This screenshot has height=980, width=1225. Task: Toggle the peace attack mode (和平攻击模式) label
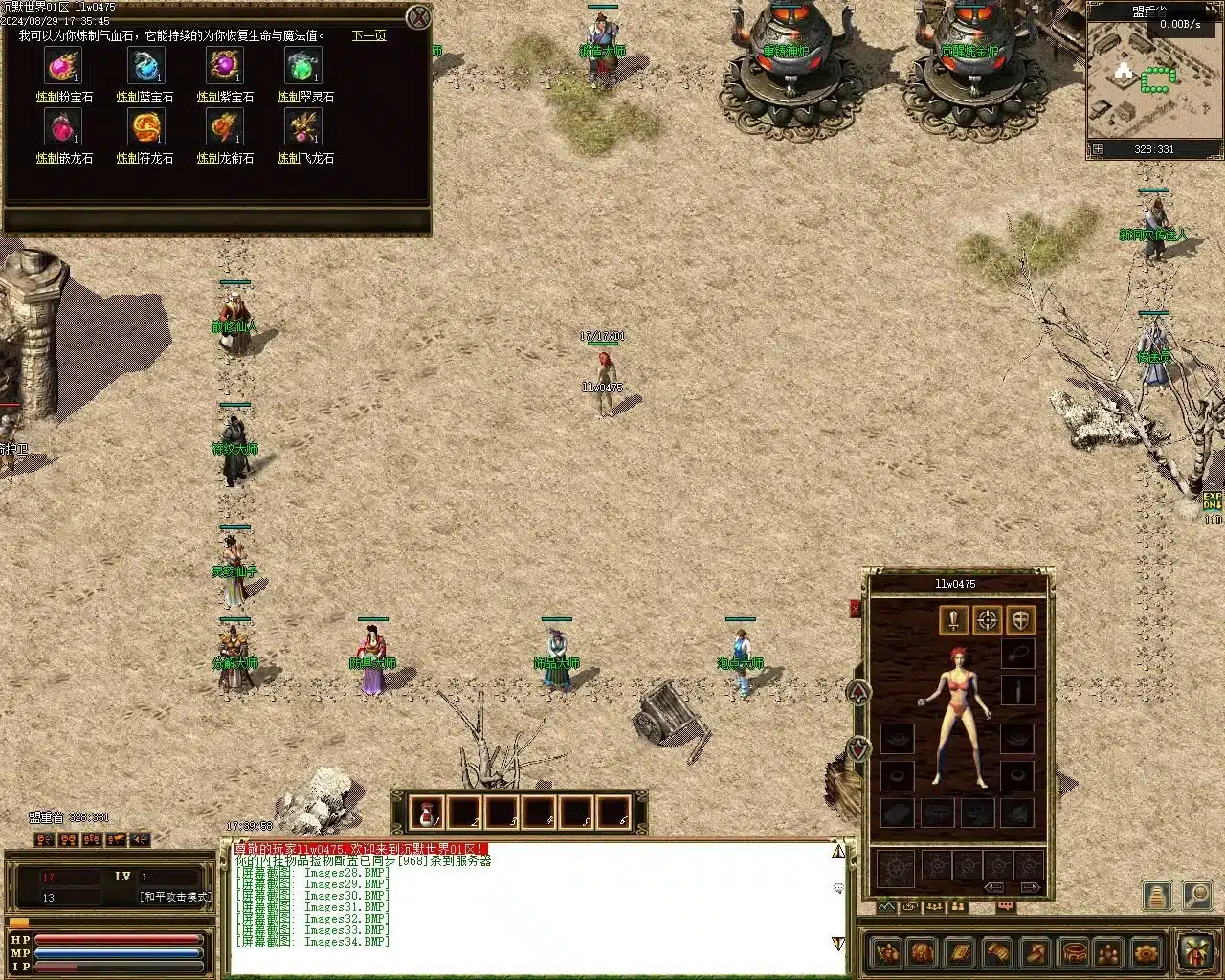point(175,898)
